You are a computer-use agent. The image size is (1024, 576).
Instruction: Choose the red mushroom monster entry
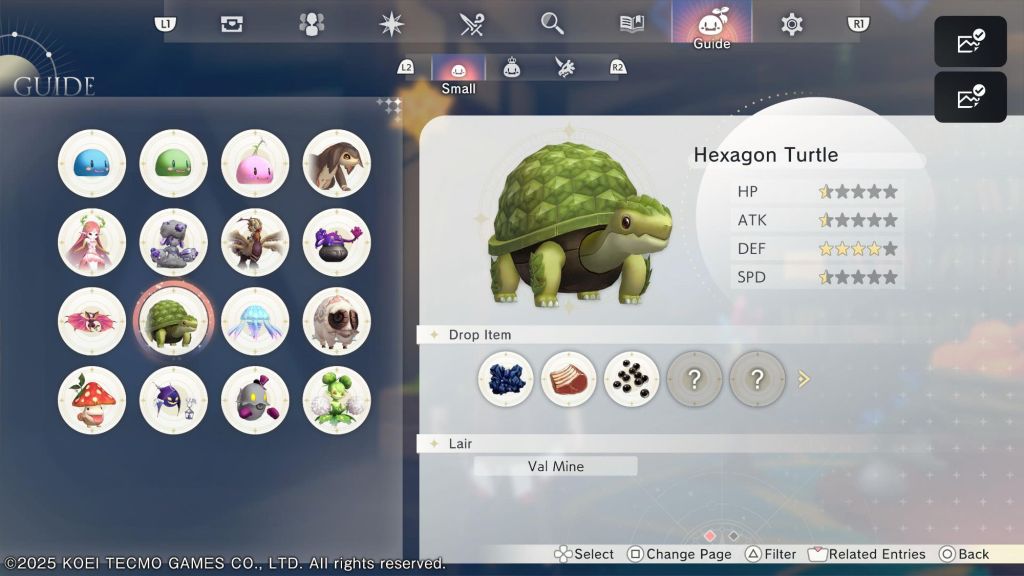(x=92, y=400)
